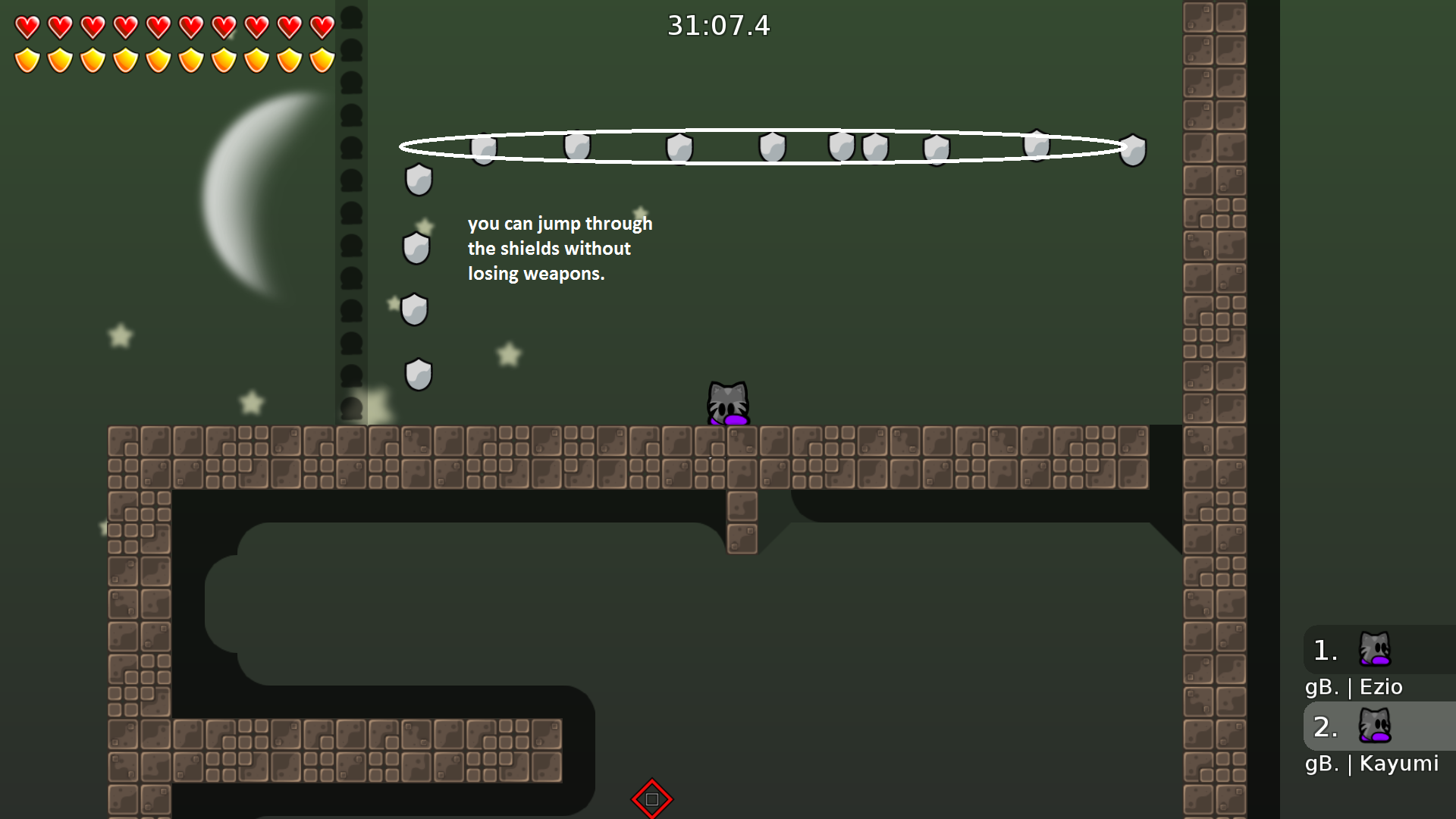Click the tutorial text about jumping through shields

560,248
